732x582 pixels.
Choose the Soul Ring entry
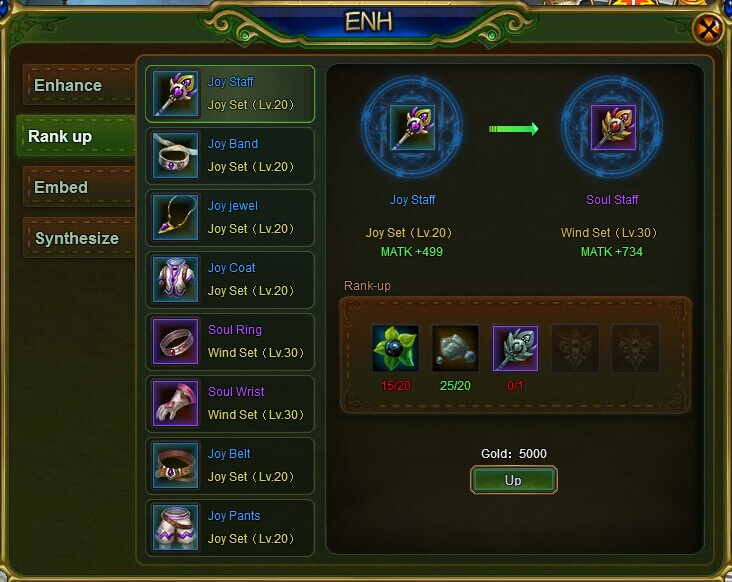click(230, 342)
